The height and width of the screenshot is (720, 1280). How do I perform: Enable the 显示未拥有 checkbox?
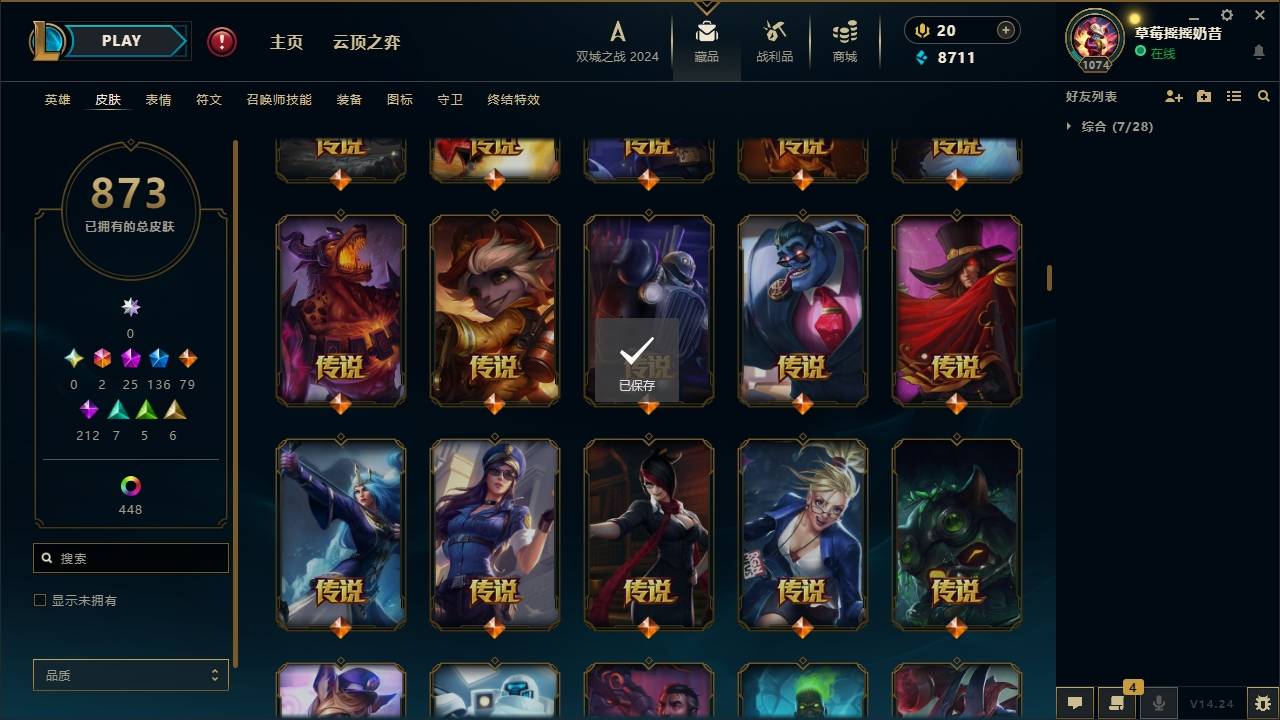point(39,600)
